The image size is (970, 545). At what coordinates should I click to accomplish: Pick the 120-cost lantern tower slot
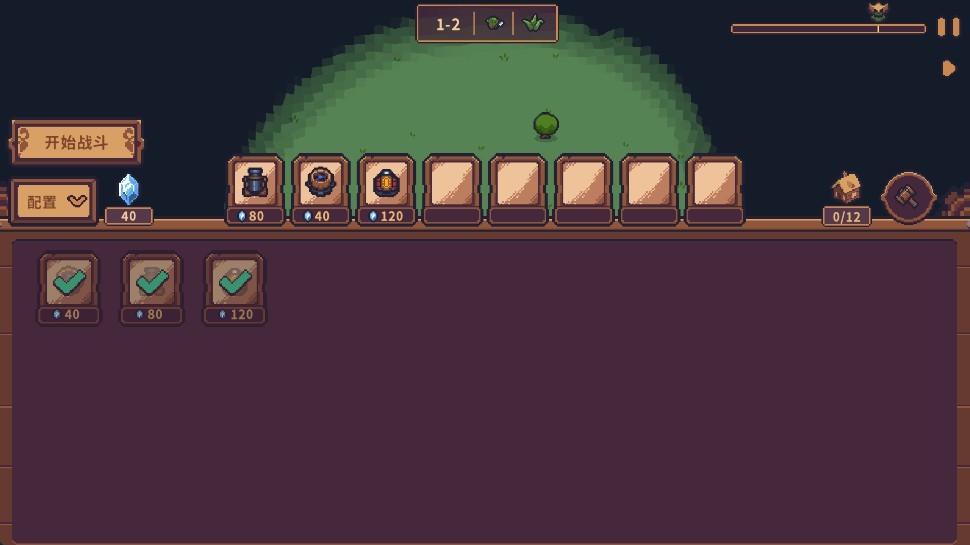point(386,183)
